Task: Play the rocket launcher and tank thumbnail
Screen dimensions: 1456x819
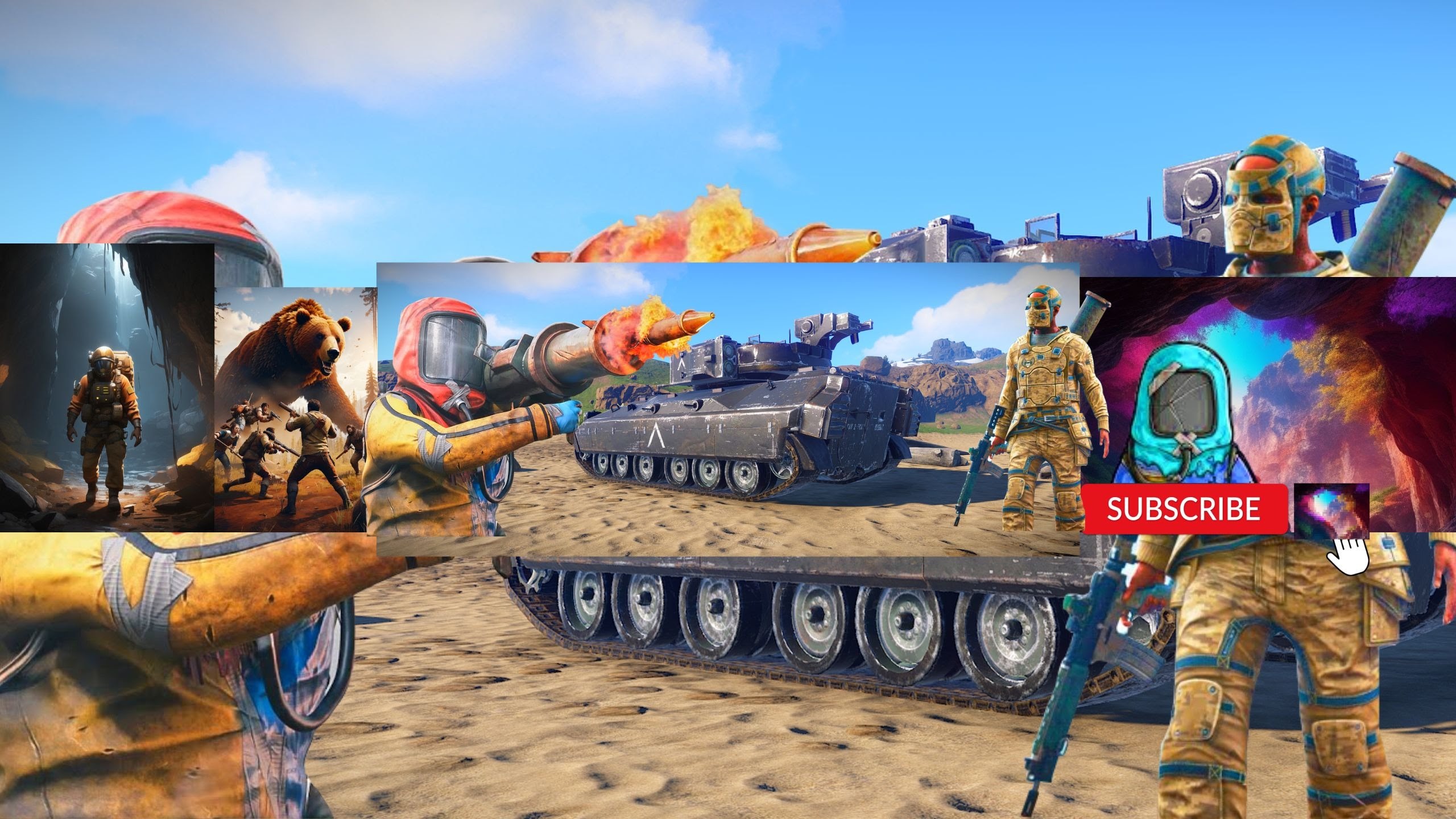Action: point(728,409)
